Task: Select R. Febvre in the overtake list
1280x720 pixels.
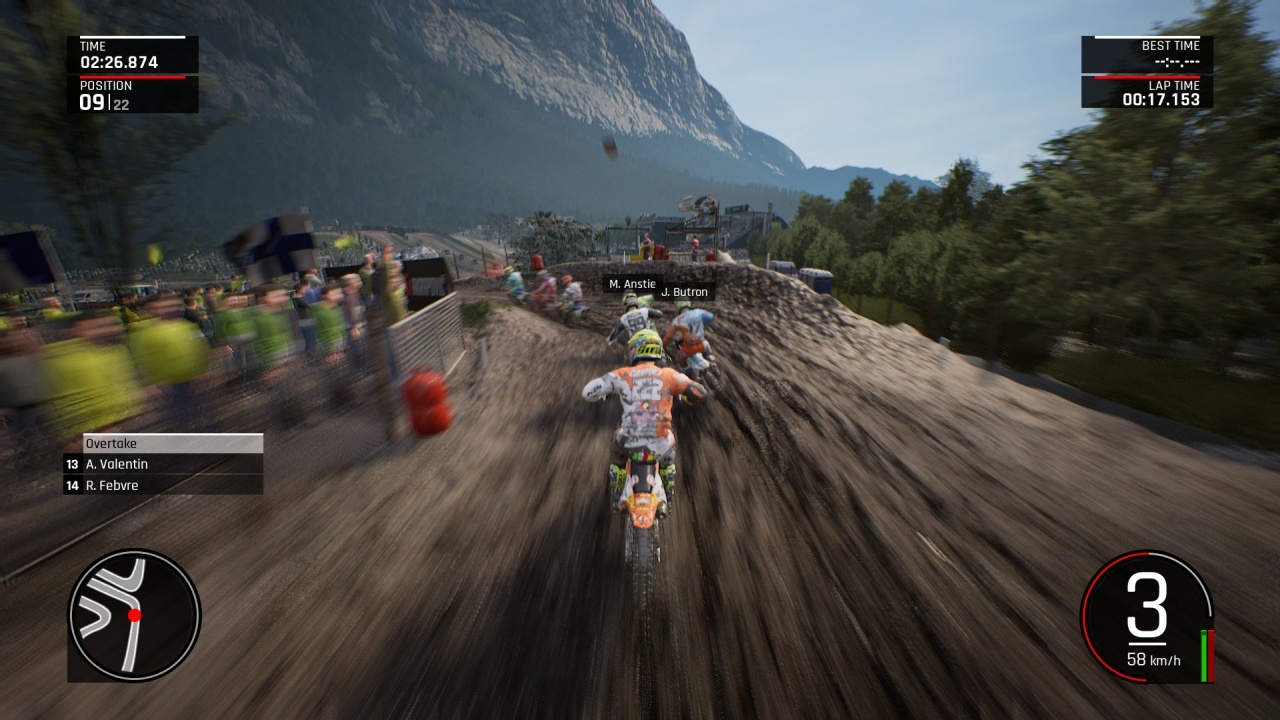Action: [163, 485]
